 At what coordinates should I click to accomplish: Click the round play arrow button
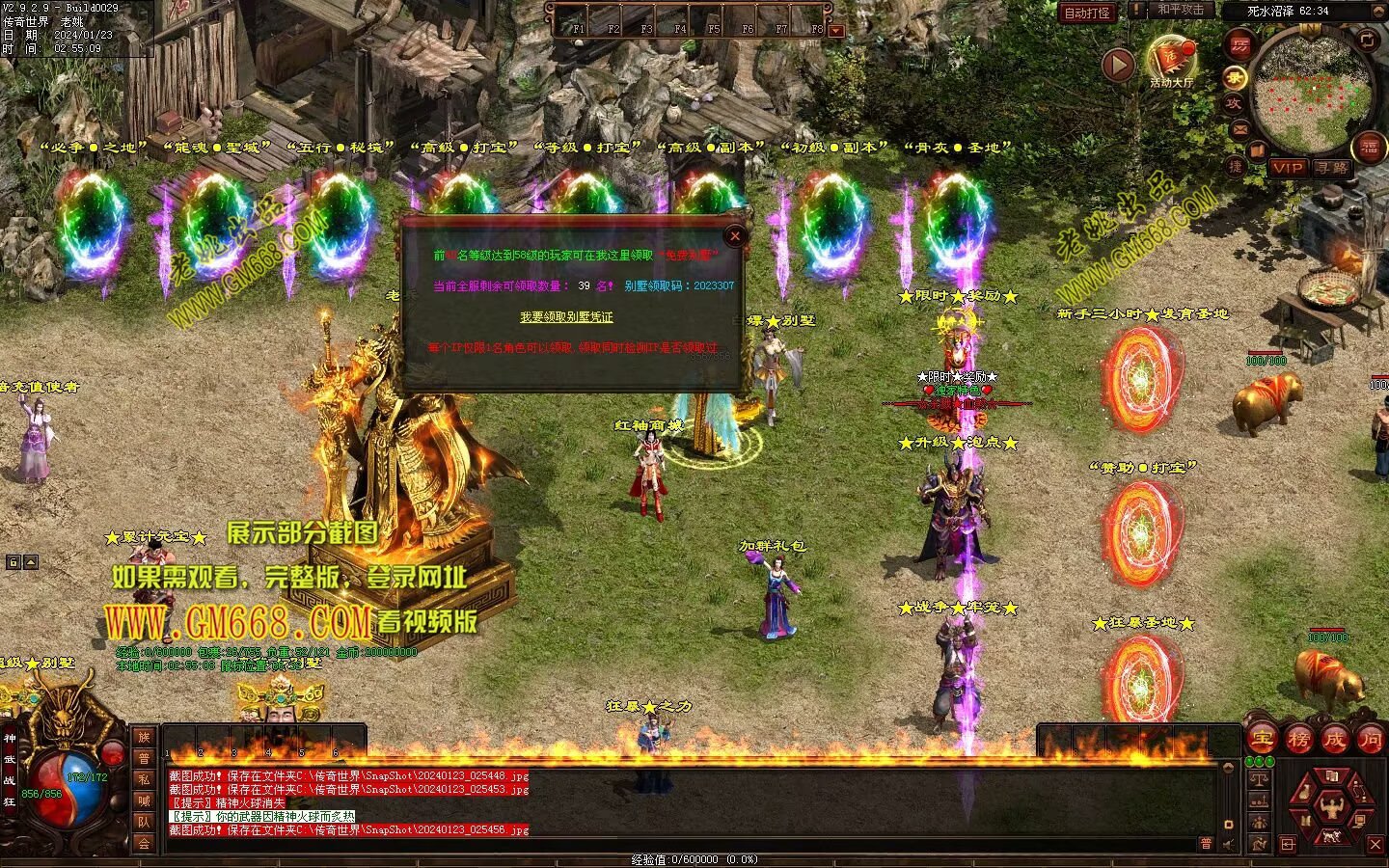[1118, 65]
